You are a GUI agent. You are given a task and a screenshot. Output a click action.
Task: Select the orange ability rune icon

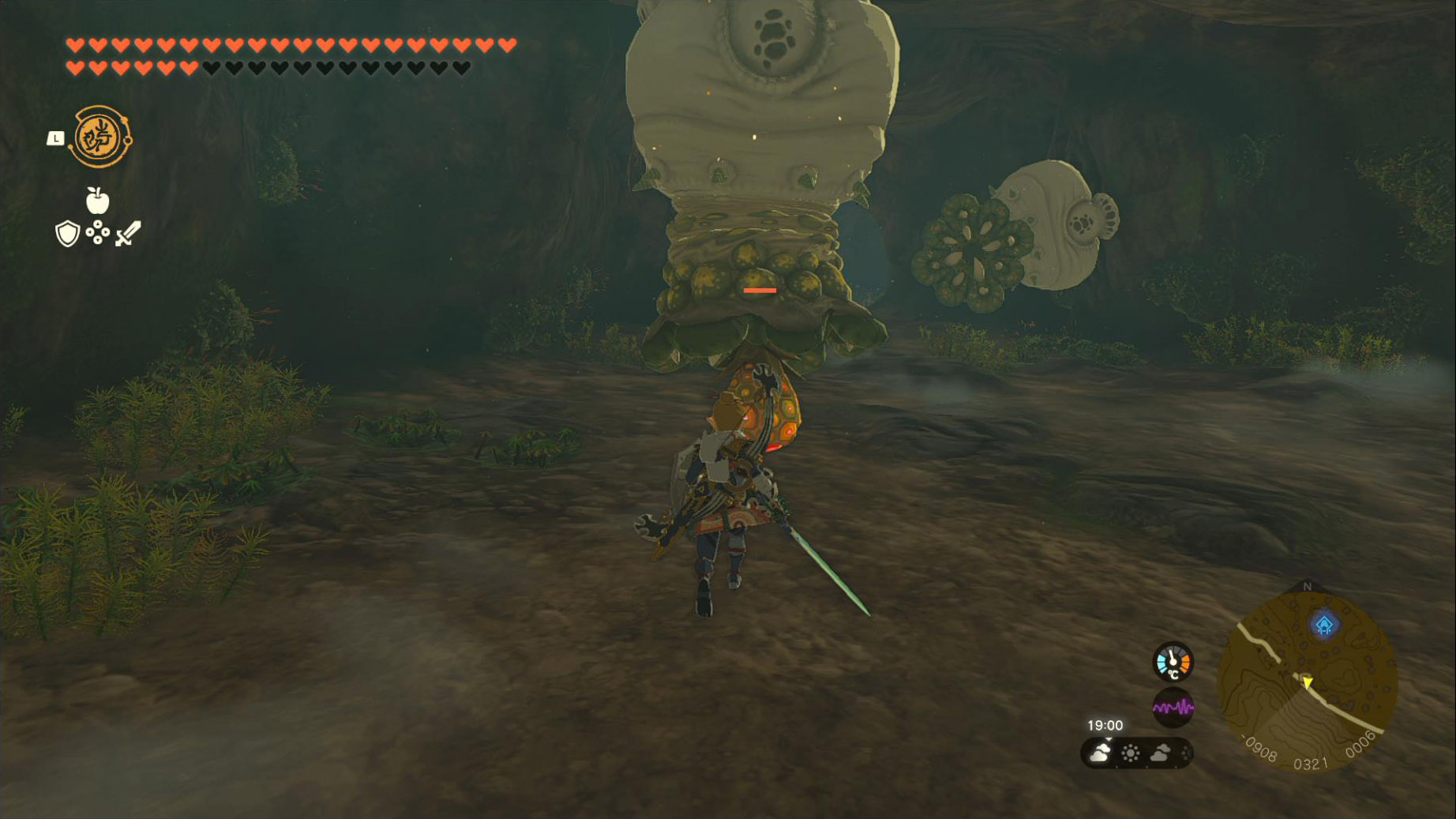[101, 137]
